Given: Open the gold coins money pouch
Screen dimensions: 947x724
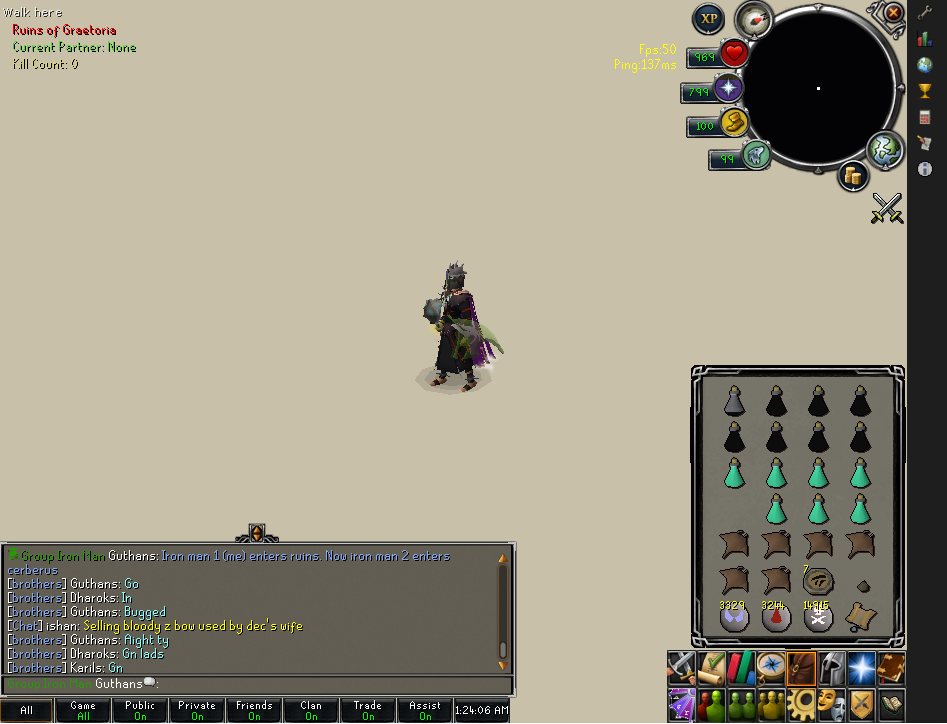Looking at the screenshot, I should pyautogui.click(x=853, y=176).
